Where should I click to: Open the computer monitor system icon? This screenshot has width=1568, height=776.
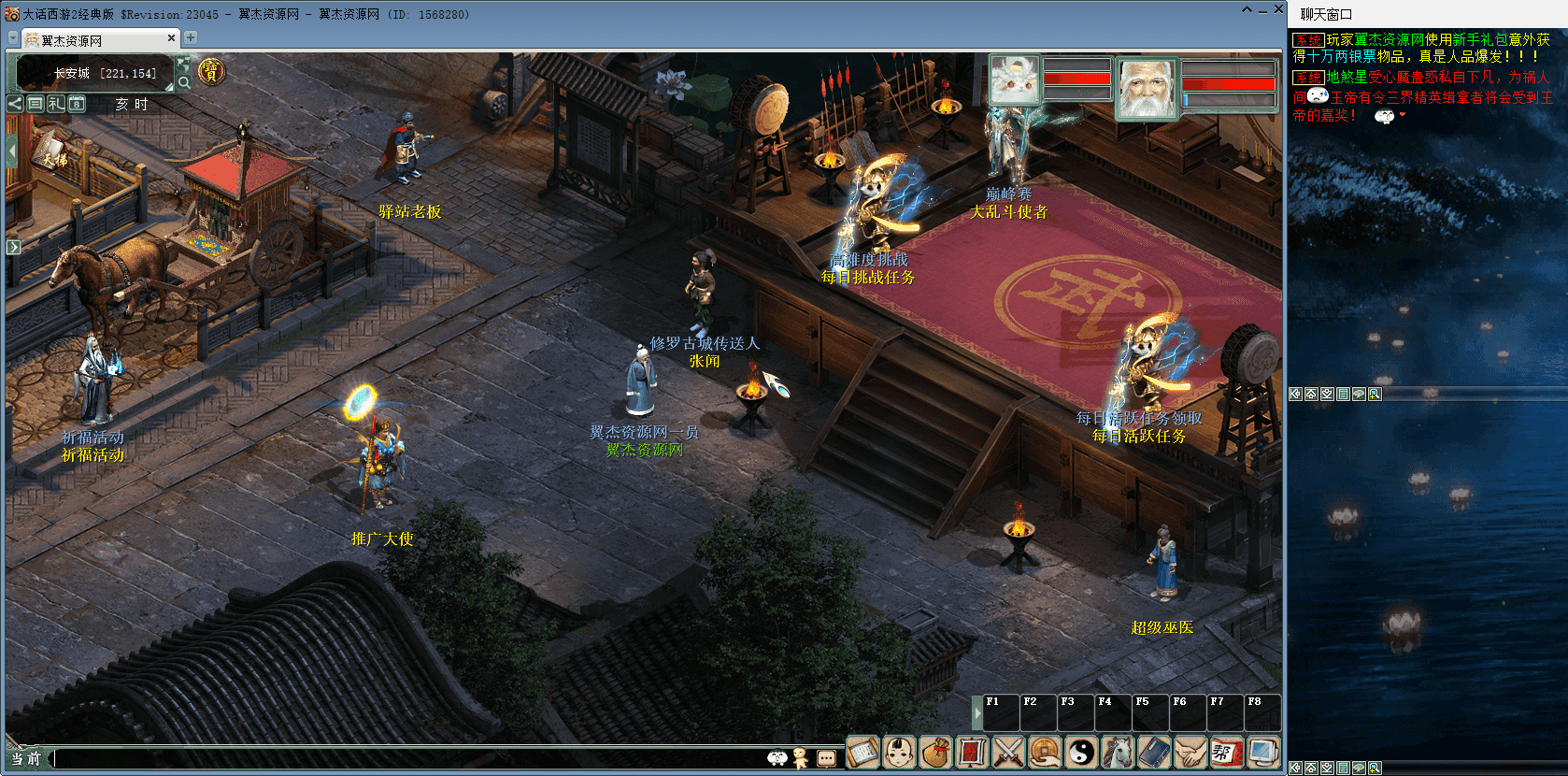click(x=1263, y=752)
